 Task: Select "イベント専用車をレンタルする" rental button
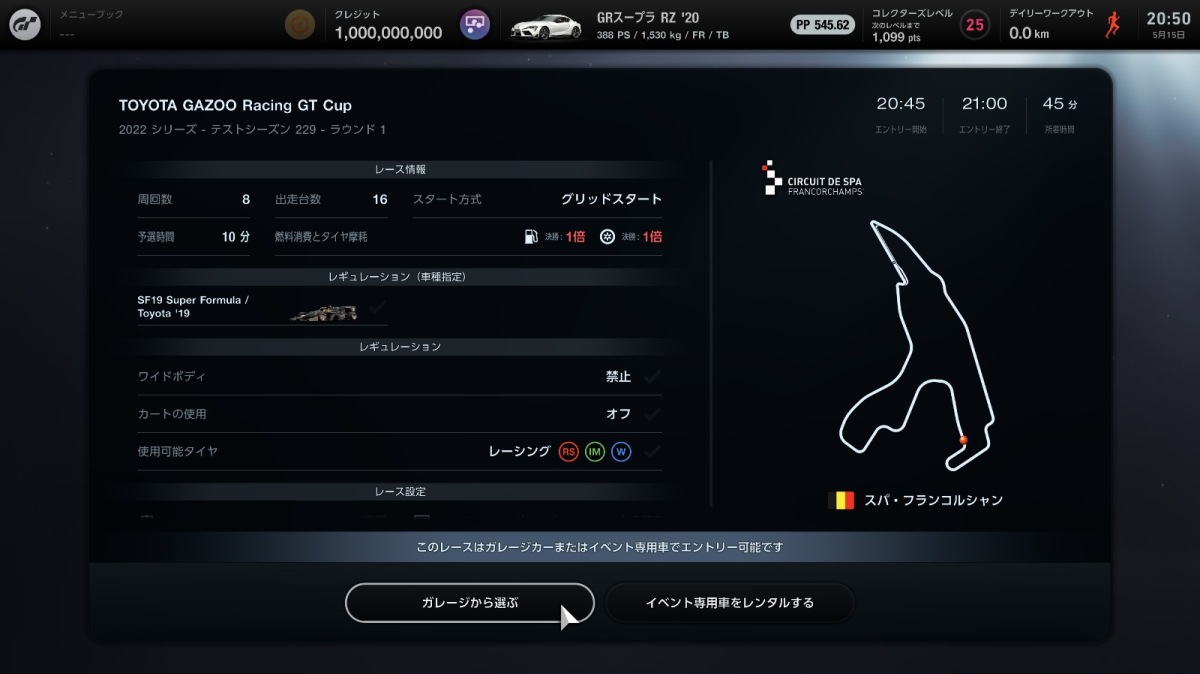click(x=730, y=603)
